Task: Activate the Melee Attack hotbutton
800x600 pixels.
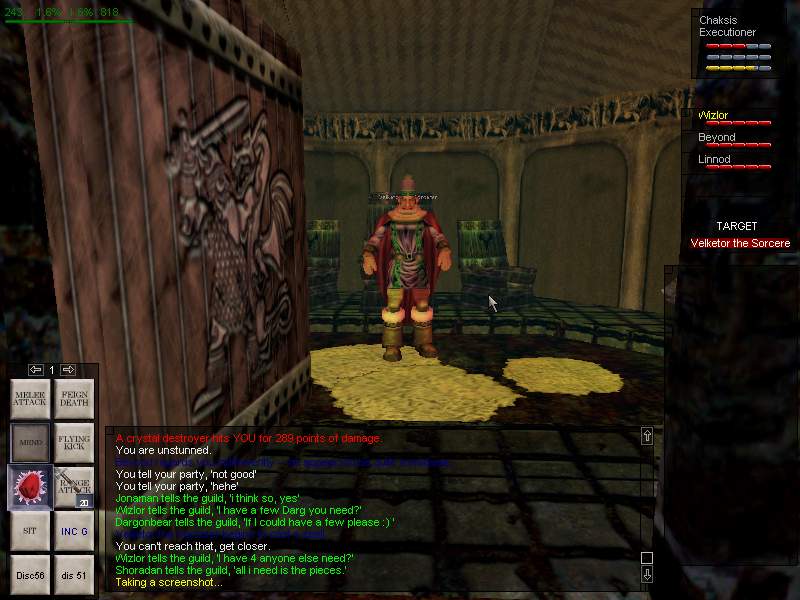Action: [30, 398]
